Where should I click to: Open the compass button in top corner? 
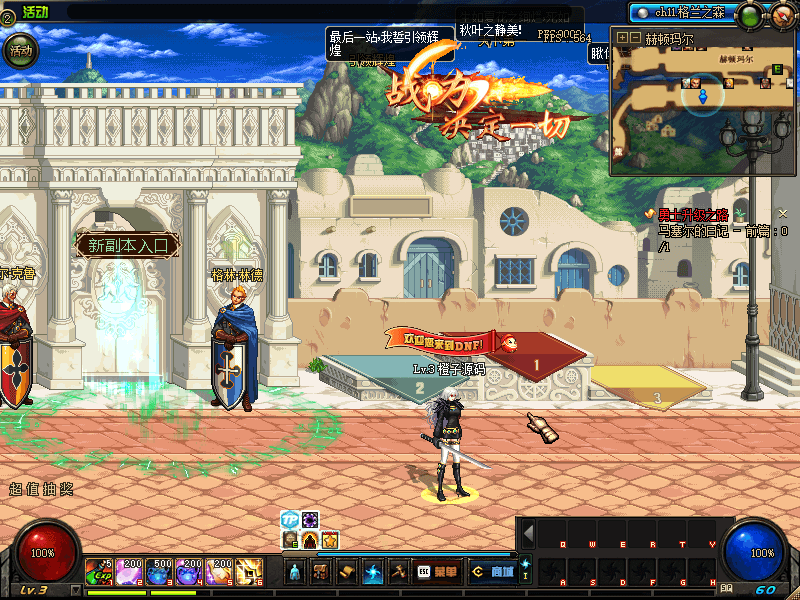(x=780, y=15)
